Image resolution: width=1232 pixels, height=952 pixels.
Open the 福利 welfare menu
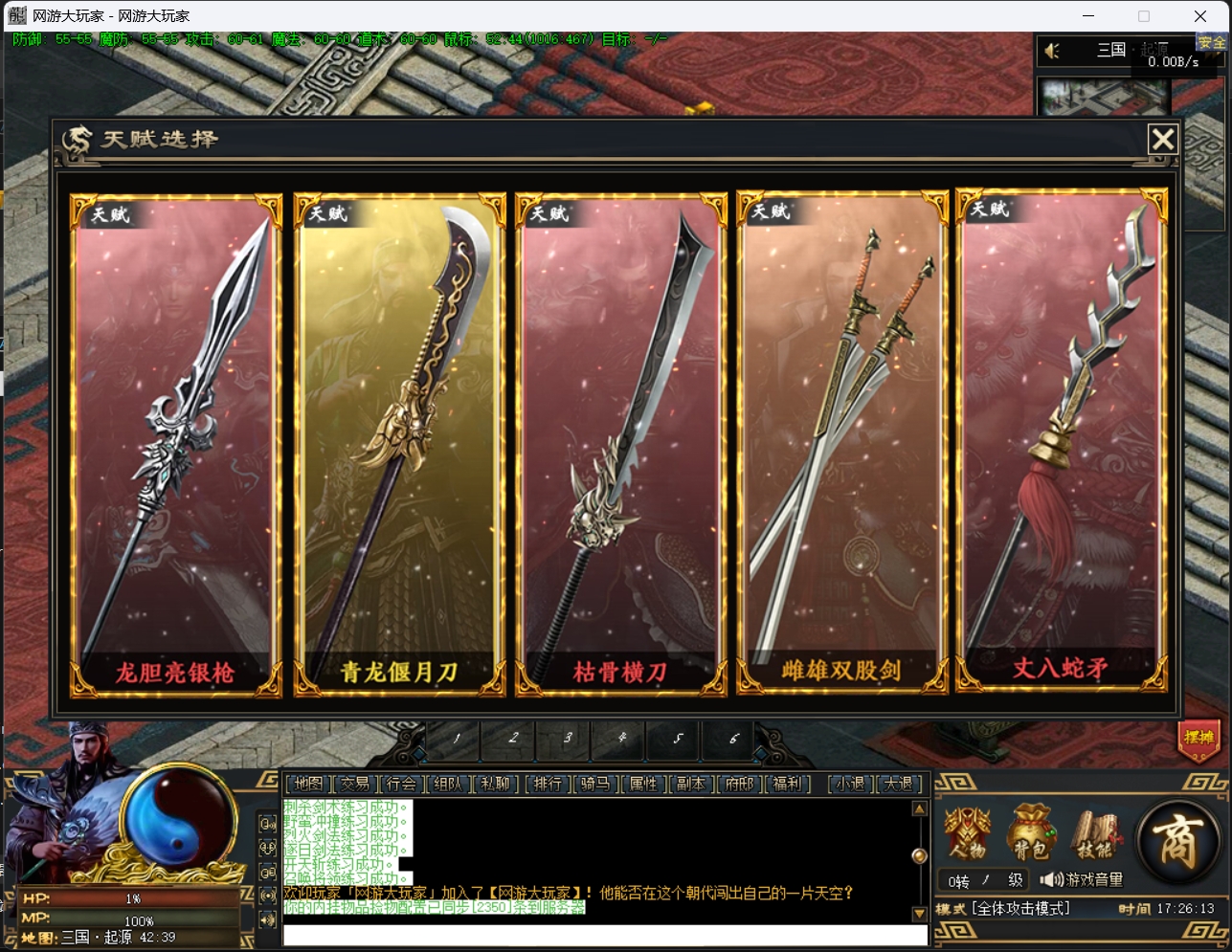click(x=787, y=784)
